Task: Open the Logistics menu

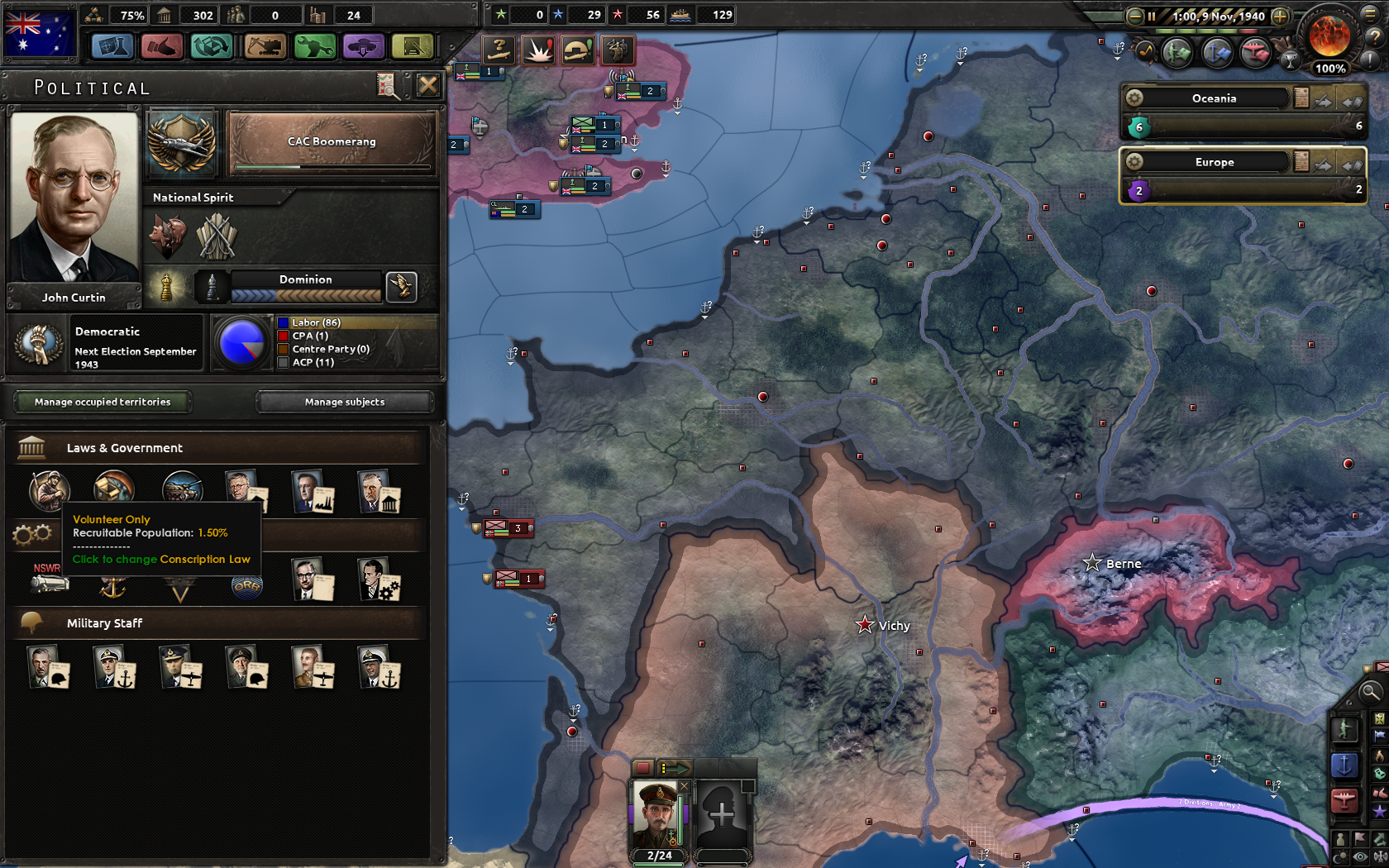Action: pos(412,47)
